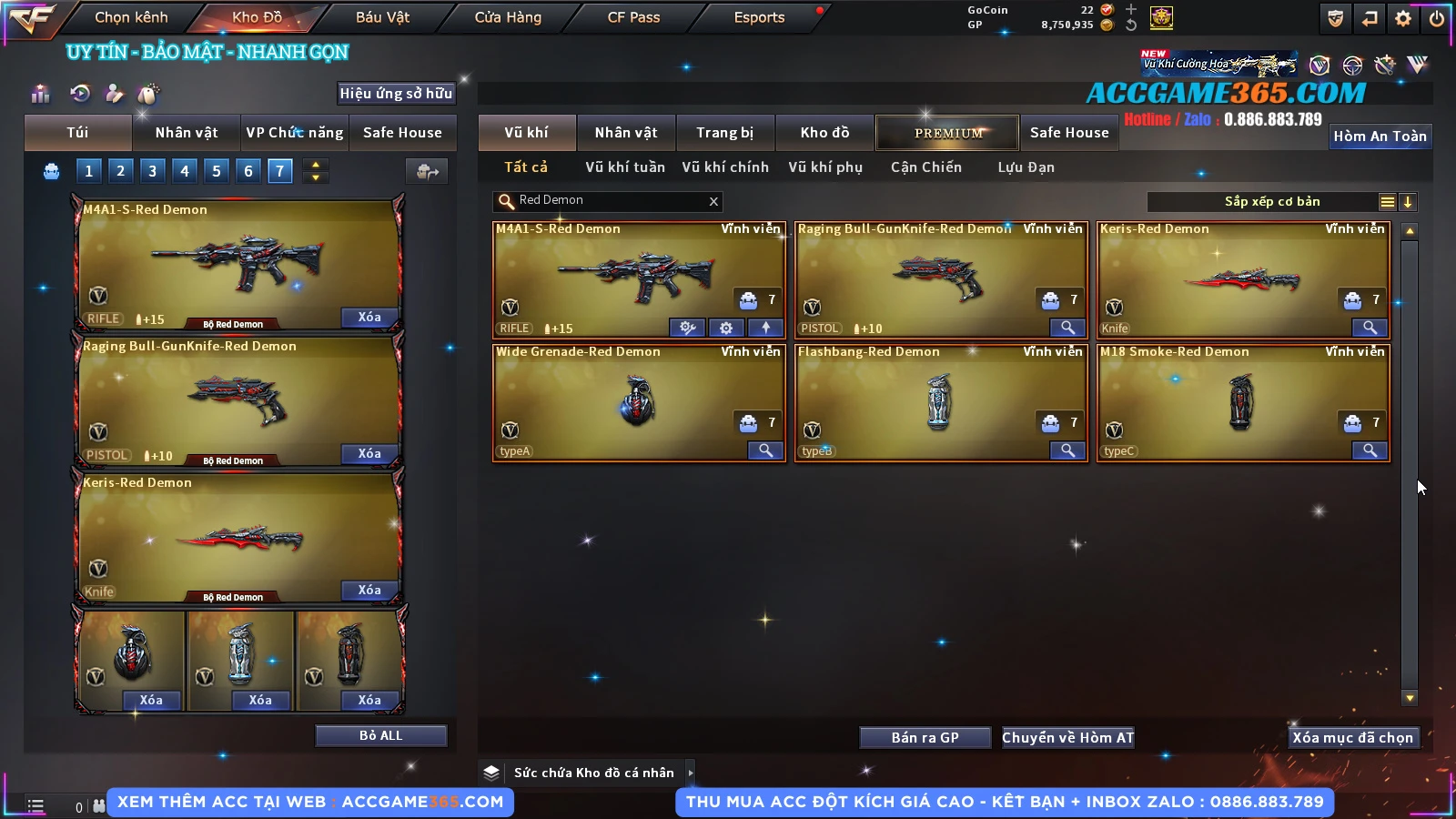Select bag page number 3
1456x819 pixels.
pyautogui.click(x=152, y=170)
